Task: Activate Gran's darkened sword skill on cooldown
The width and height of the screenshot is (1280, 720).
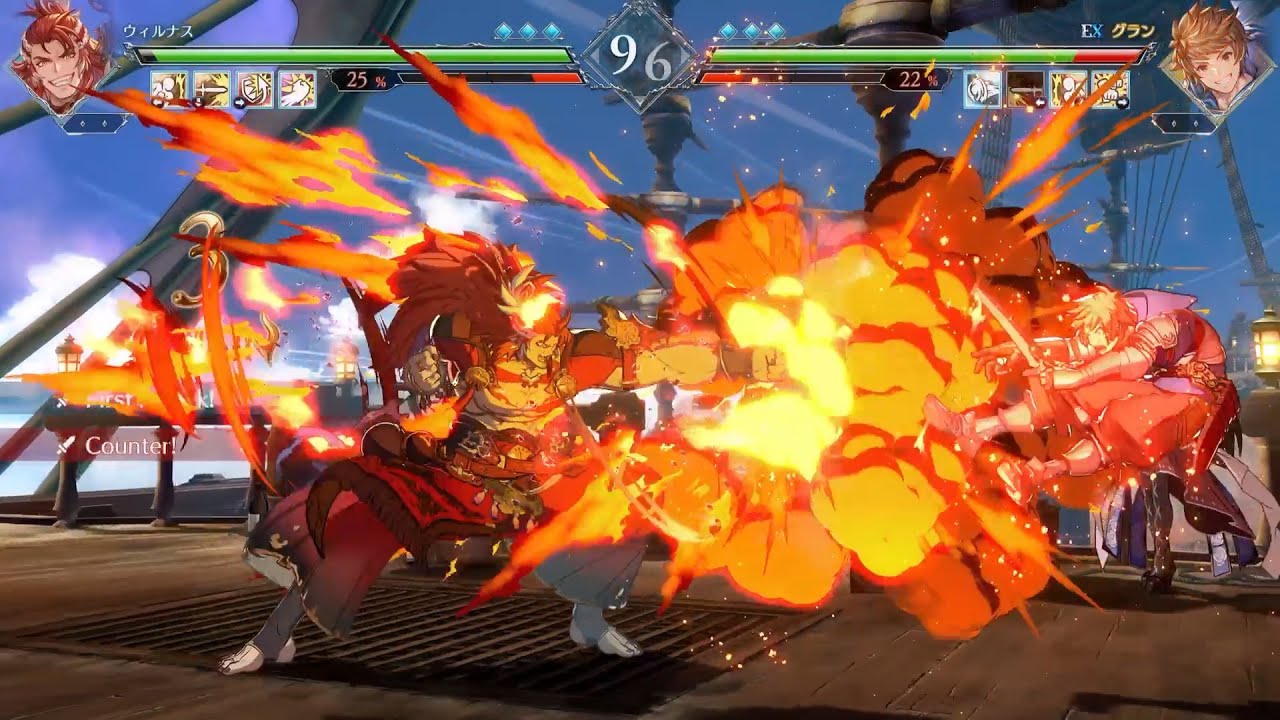Action: click(x=1024, y=89)
